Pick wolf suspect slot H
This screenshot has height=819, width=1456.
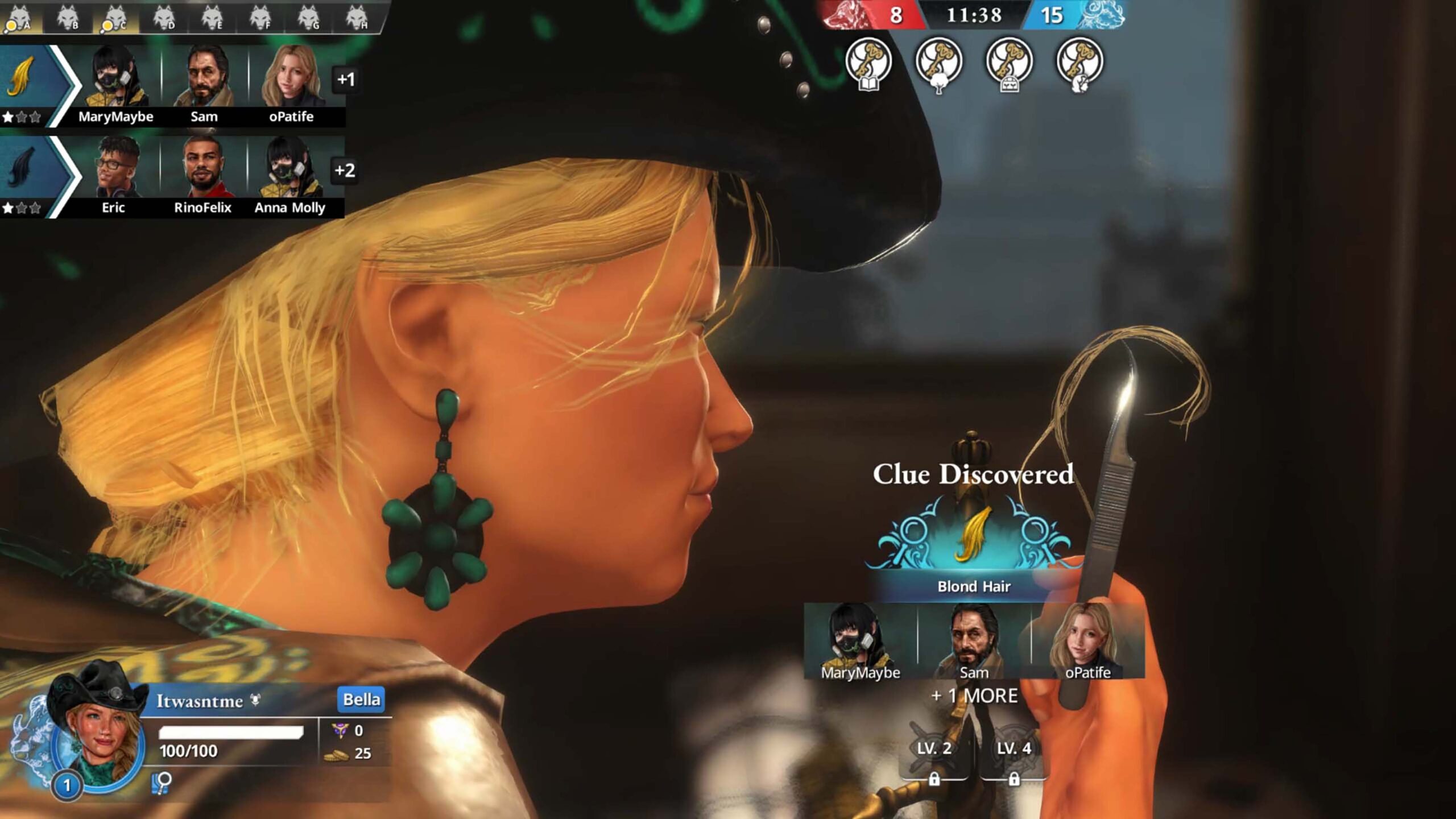click(357, 18)
